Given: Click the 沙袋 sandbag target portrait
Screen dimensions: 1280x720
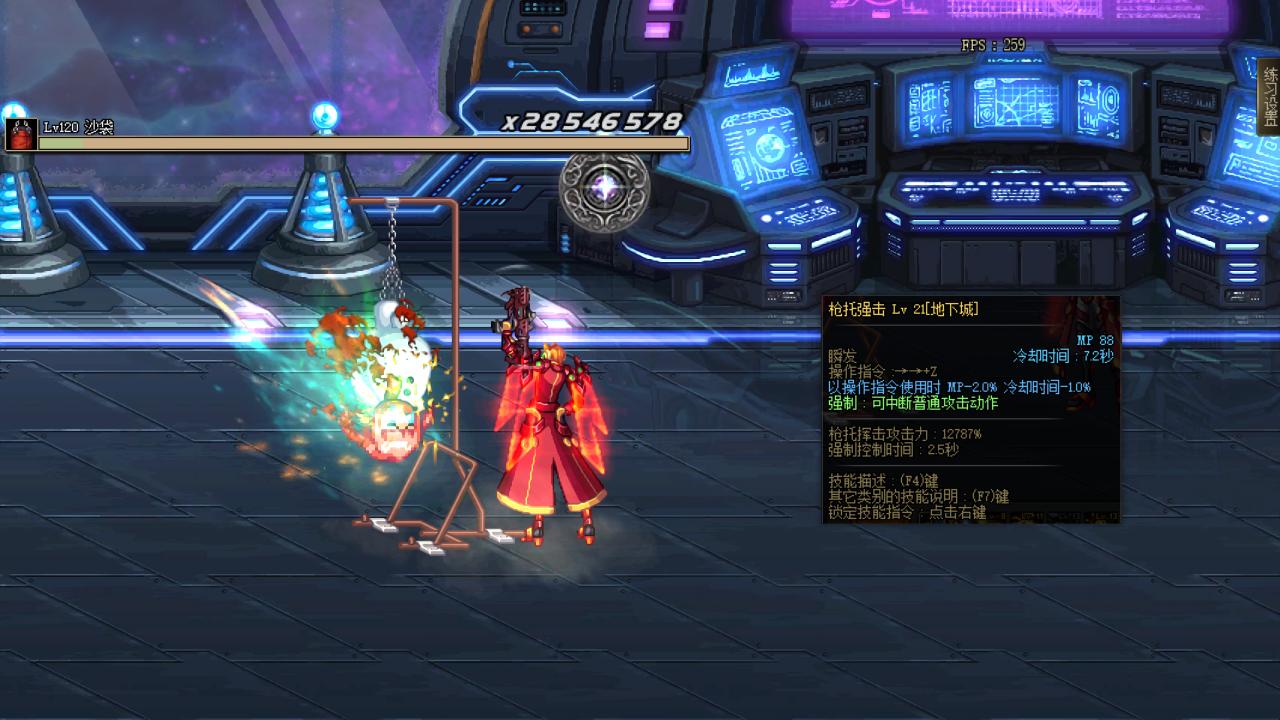Looking at the screenshot, I should coord(21,134).
